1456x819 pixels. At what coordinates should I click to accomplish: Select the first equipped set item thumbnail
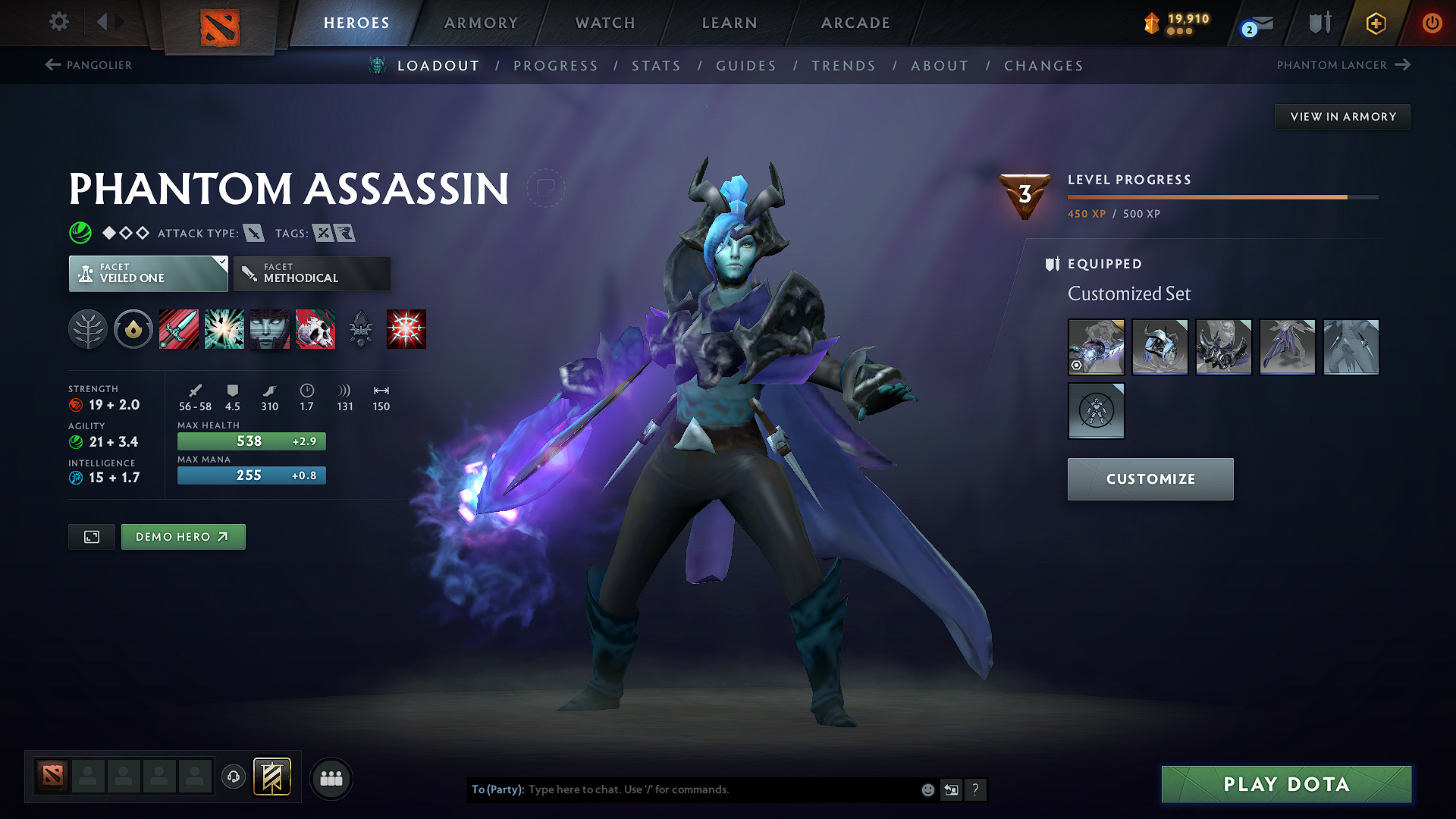[x=1096, y=347]
